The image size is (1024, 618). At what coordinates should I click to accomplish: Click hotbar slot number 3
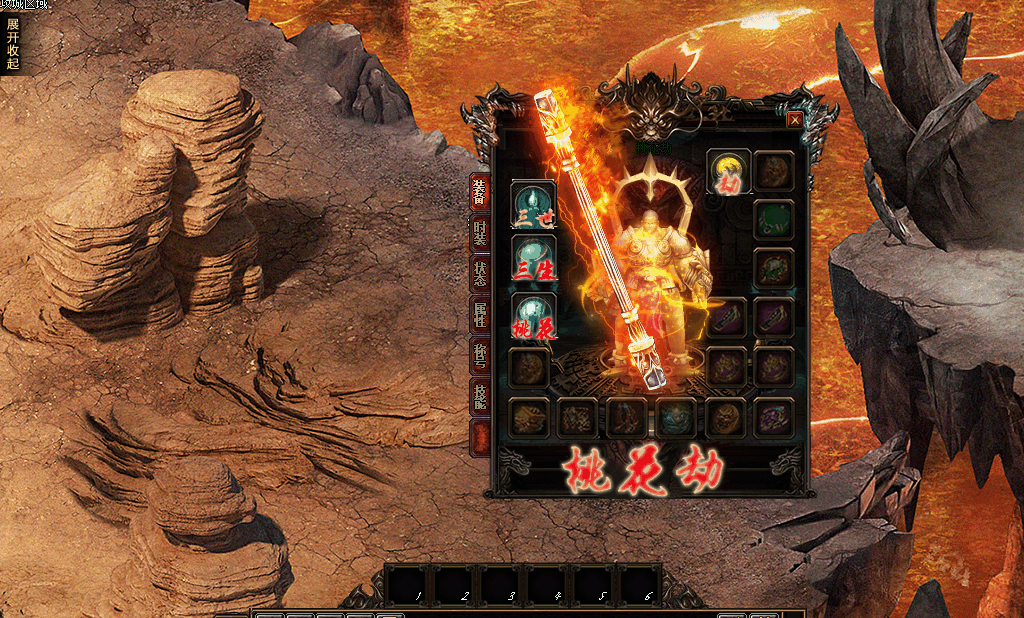[x=502, y=584]
